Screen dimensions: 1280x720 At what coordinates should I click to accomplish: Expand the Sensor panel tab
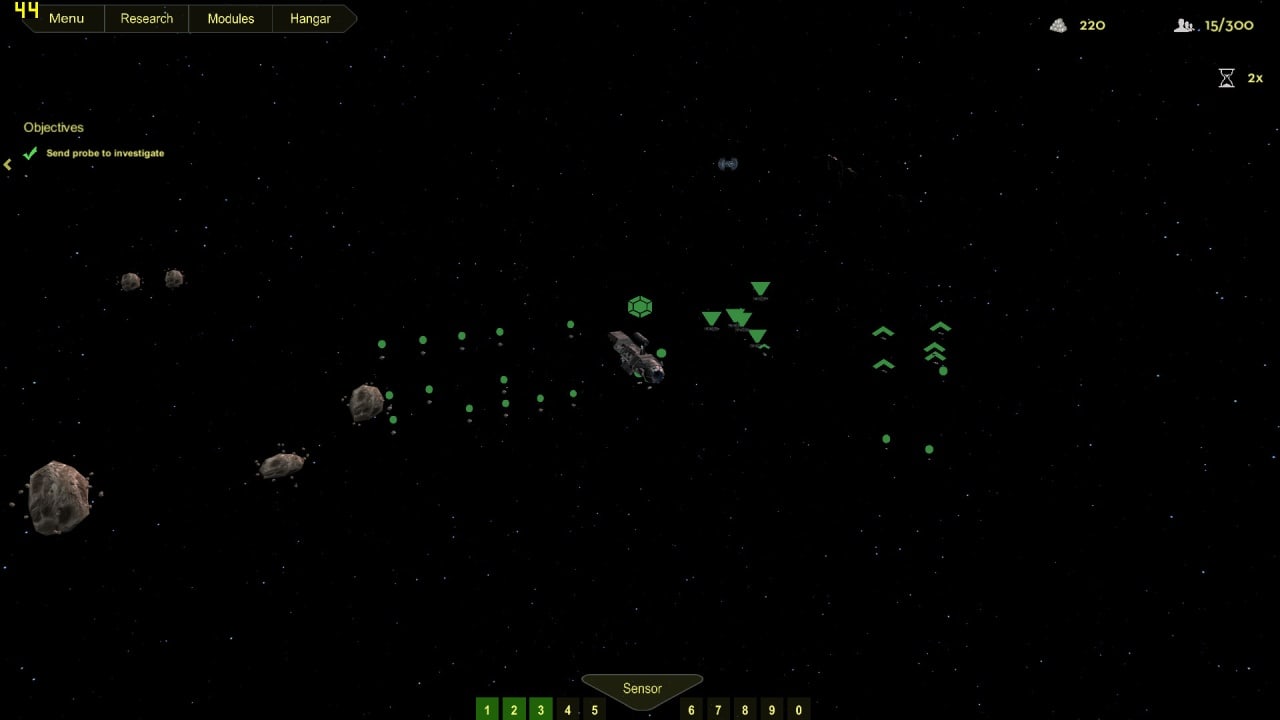pos(642,689)
